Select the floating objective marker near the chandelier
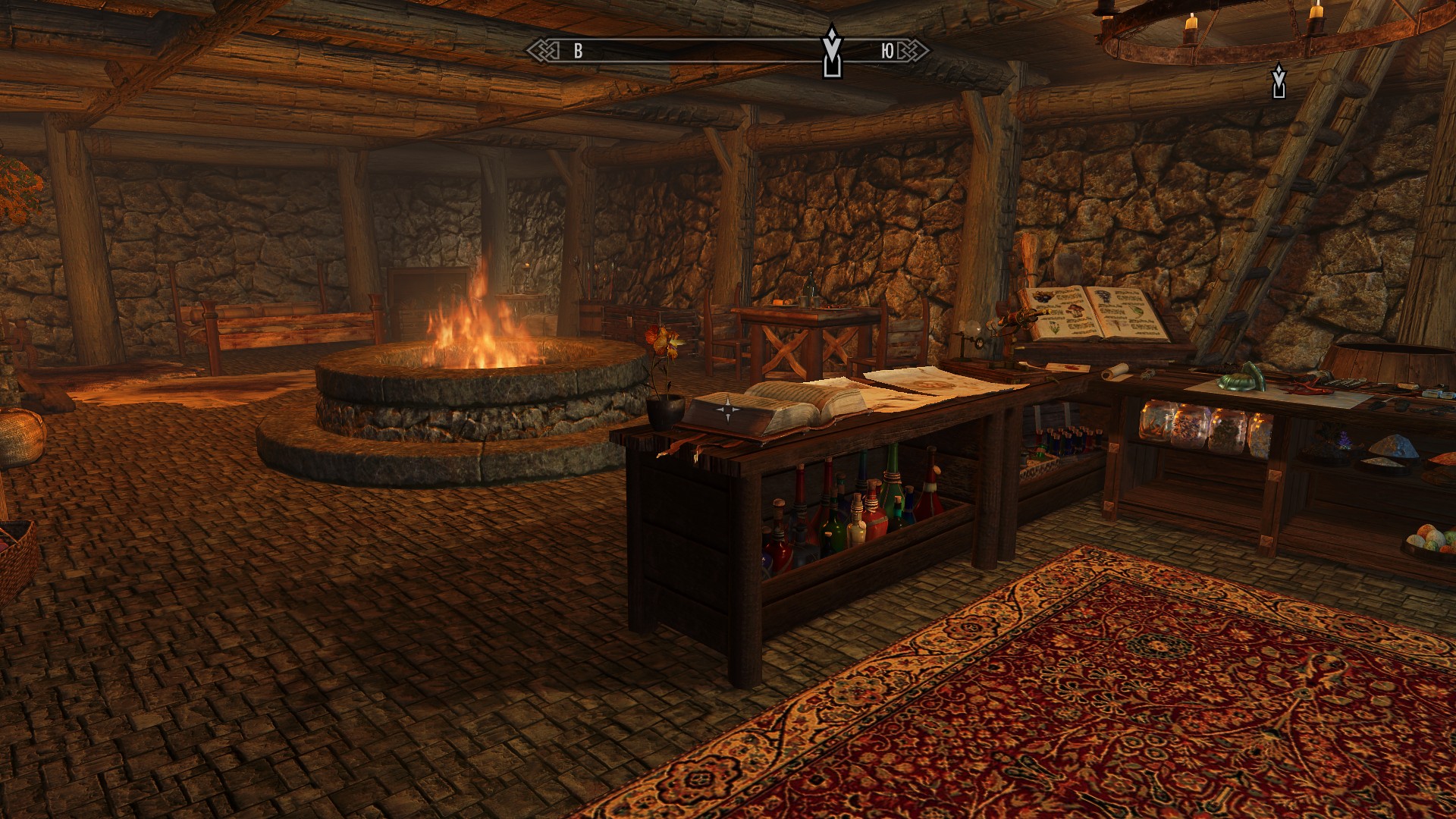 tap(1279, 81)
